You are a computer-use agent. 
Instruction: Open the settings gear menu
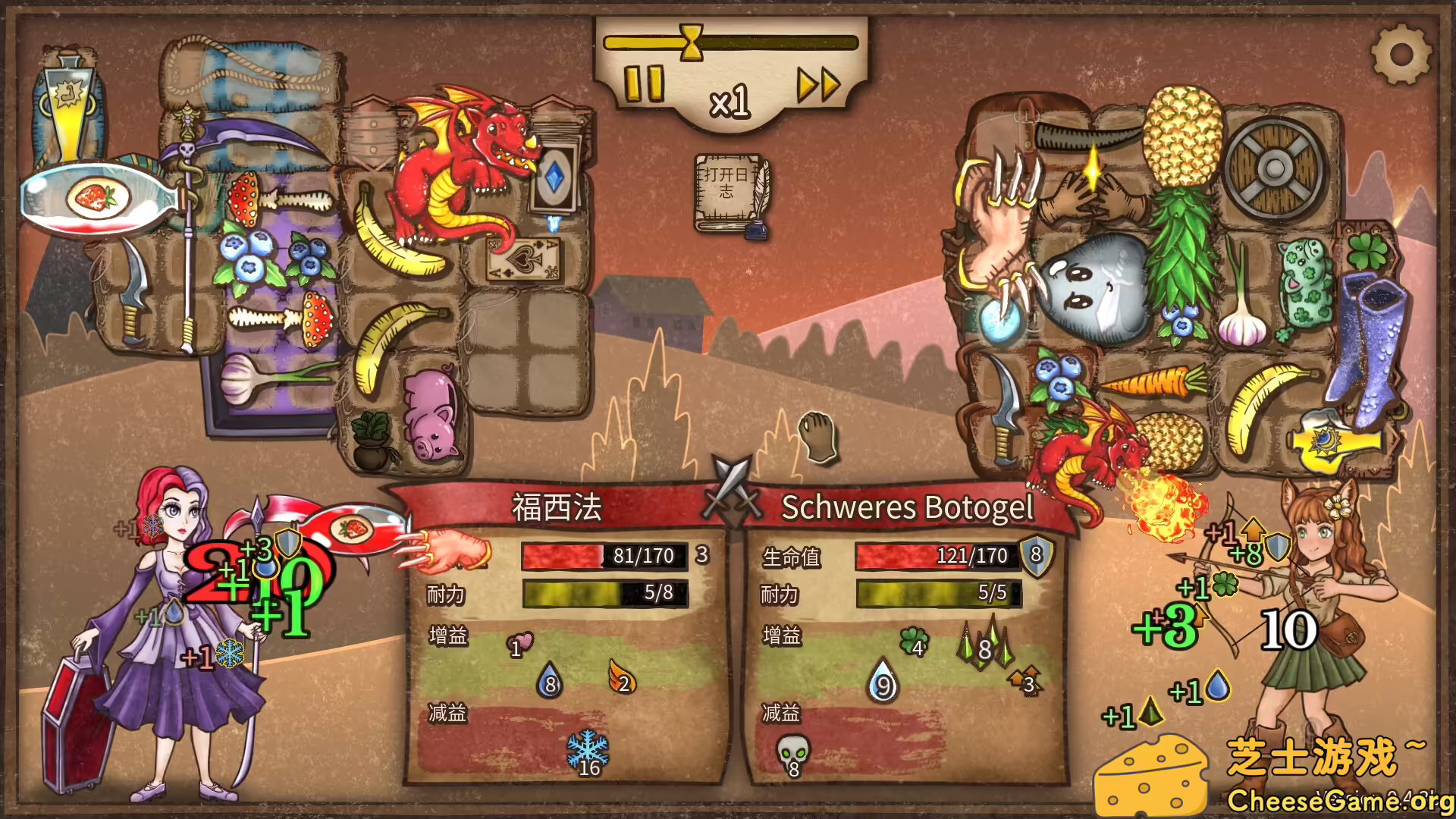[1402, 54]
